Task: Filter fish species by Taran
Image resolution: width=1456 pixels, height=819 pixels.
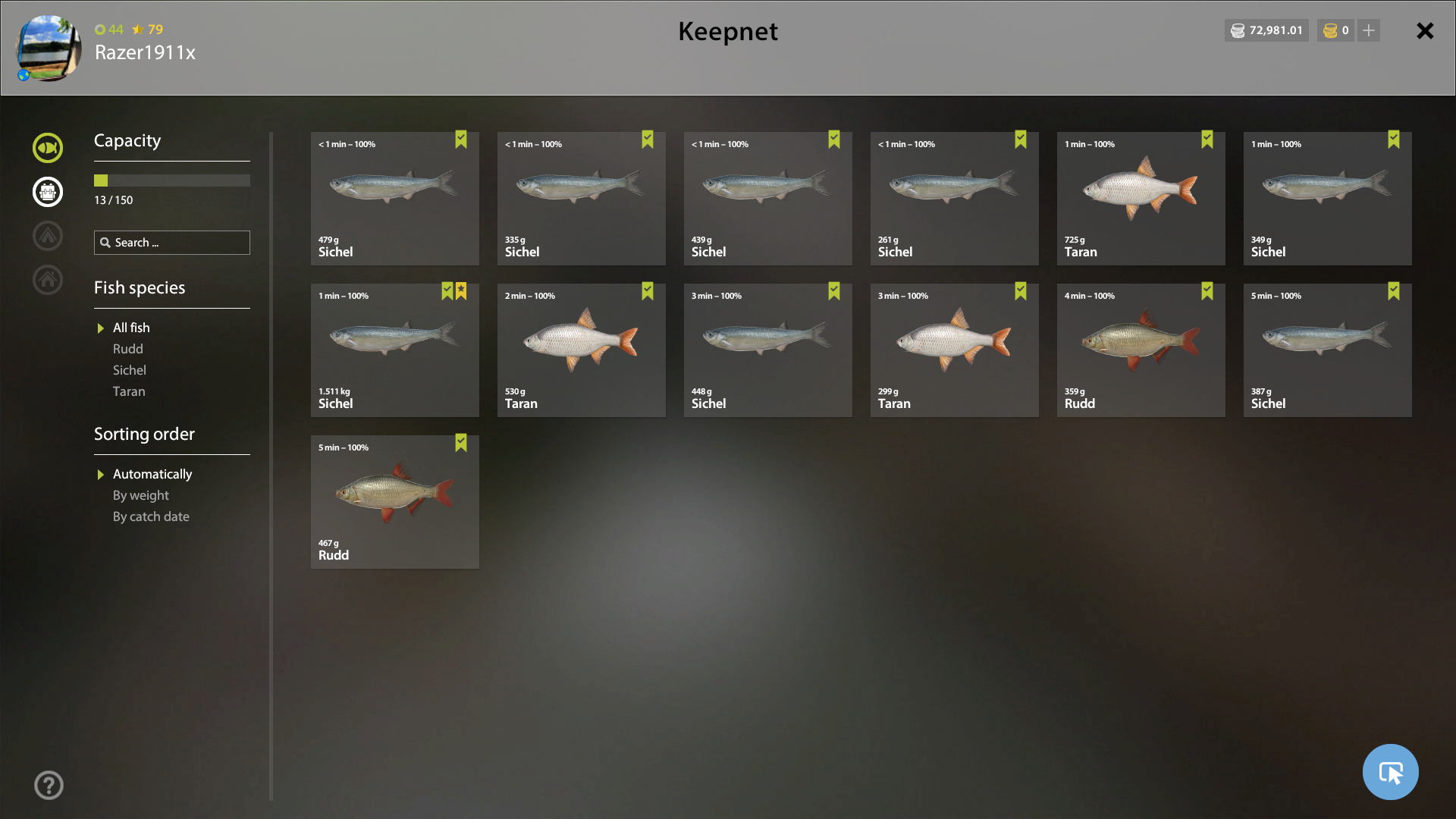Action: tap(129, 391)
